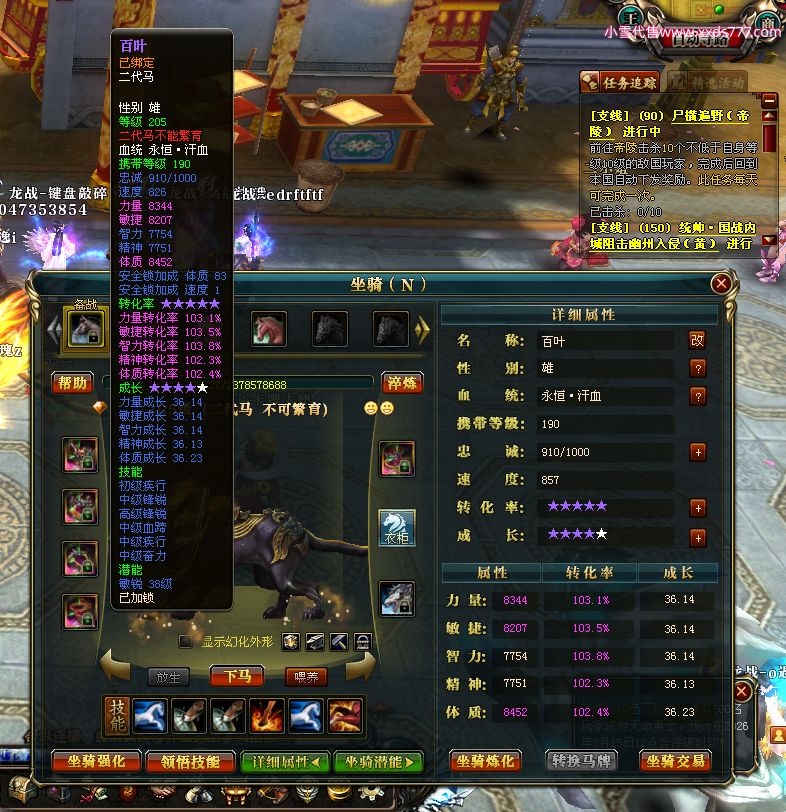Toggle the 显示幻化外形 checkbox
This screenshot has width=786, height=812.
[184, 641]
